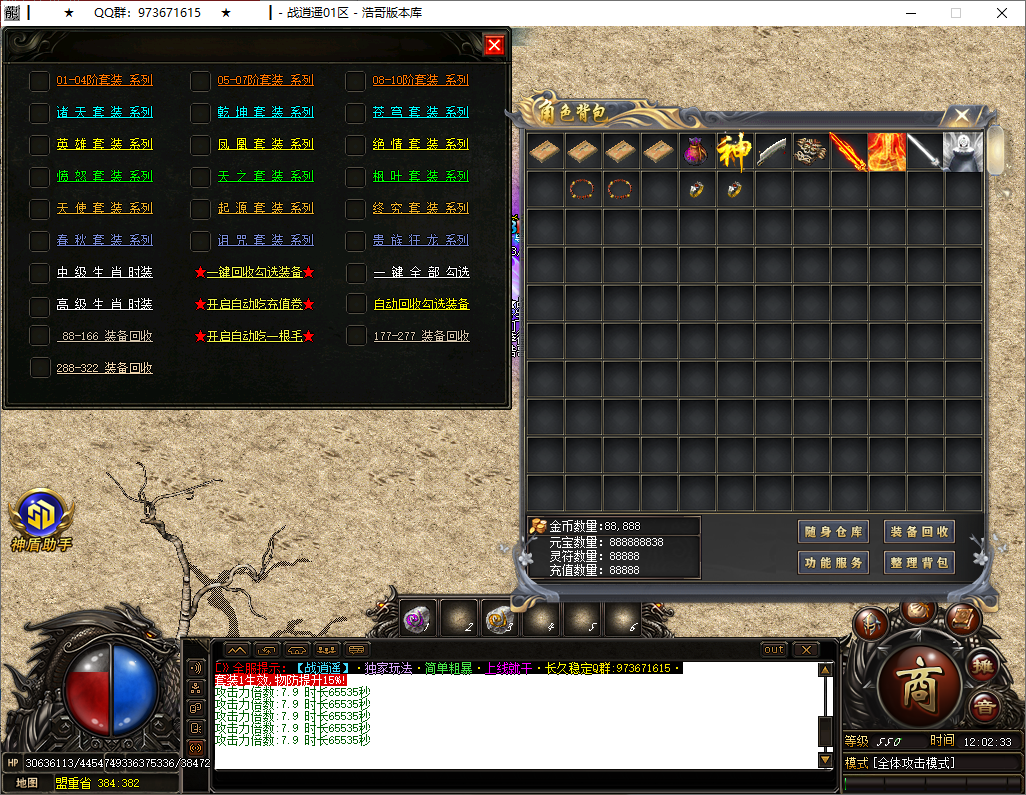
Task: Click the 一键回收勾选装备 link
Action: [x=254, y=272]
